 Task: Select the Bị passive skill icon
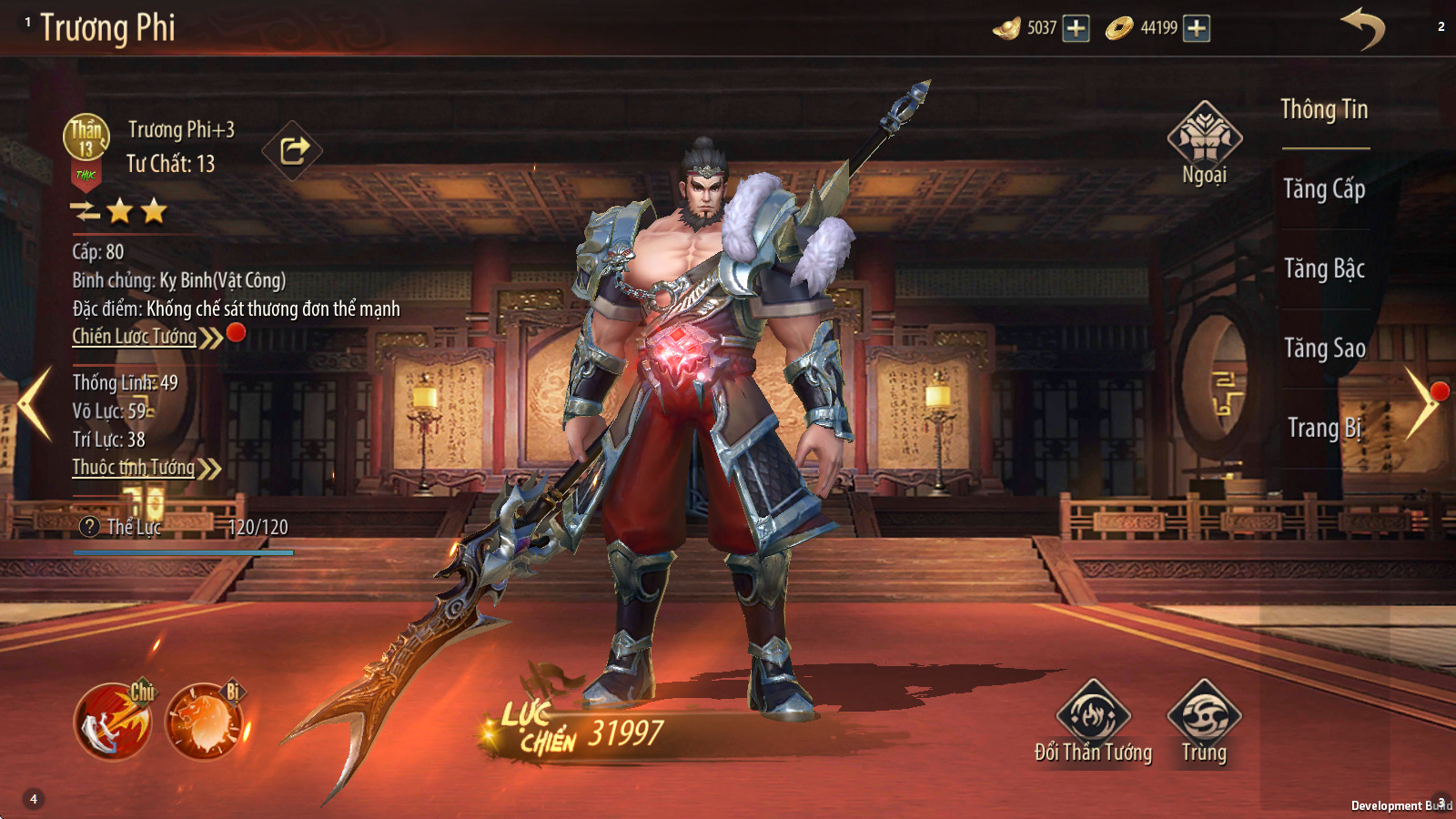[x=205, y=722]
